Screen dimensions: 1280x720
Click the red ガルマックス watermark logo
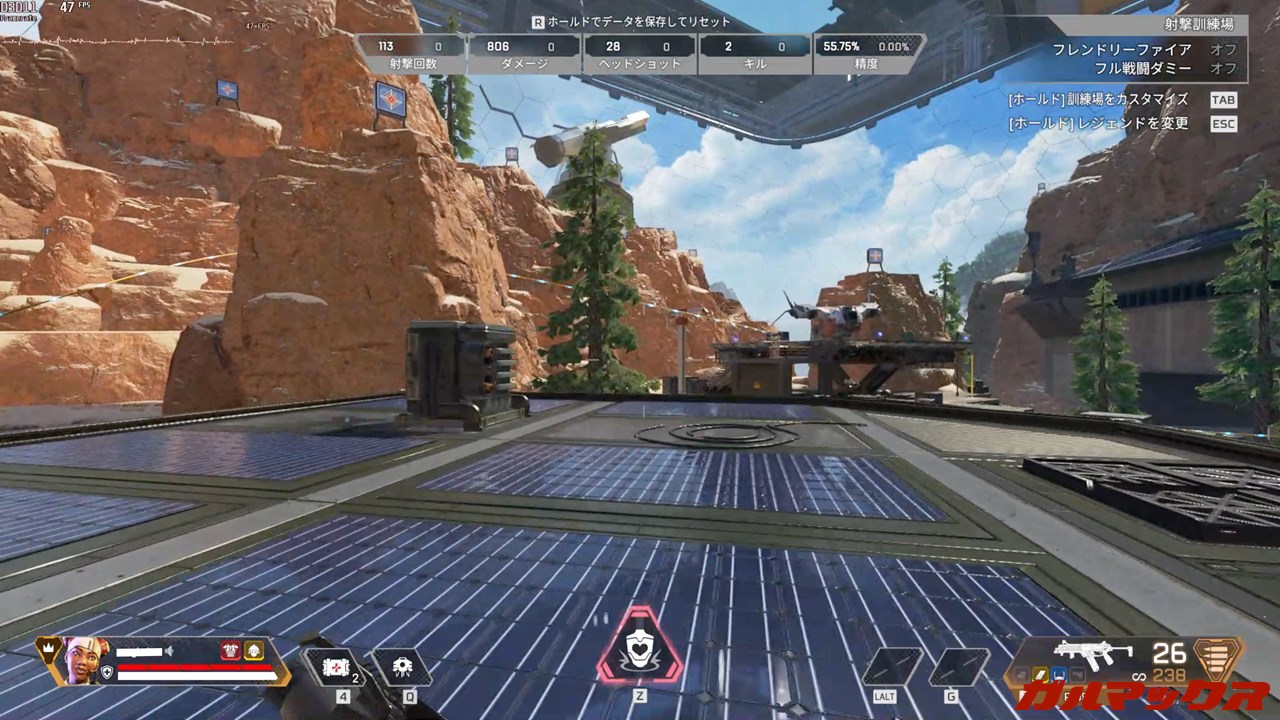tap(1142, 696)
